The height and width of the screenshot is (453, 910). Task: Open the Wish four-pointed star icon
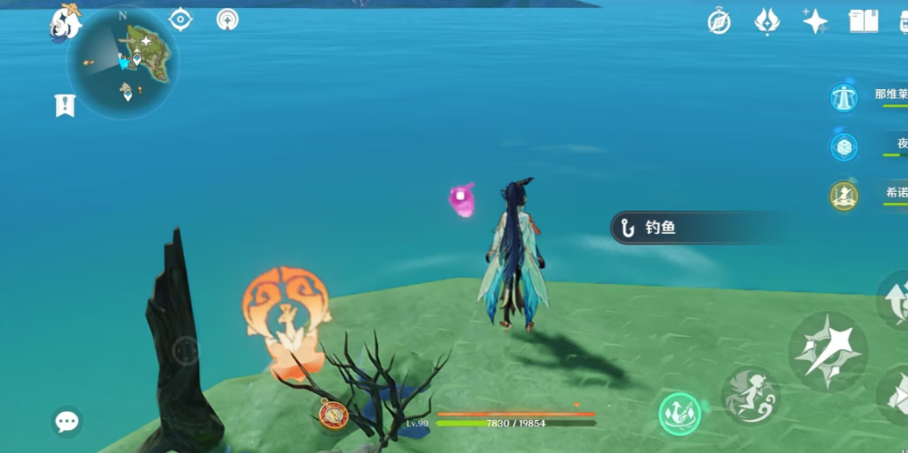point(815,21)
